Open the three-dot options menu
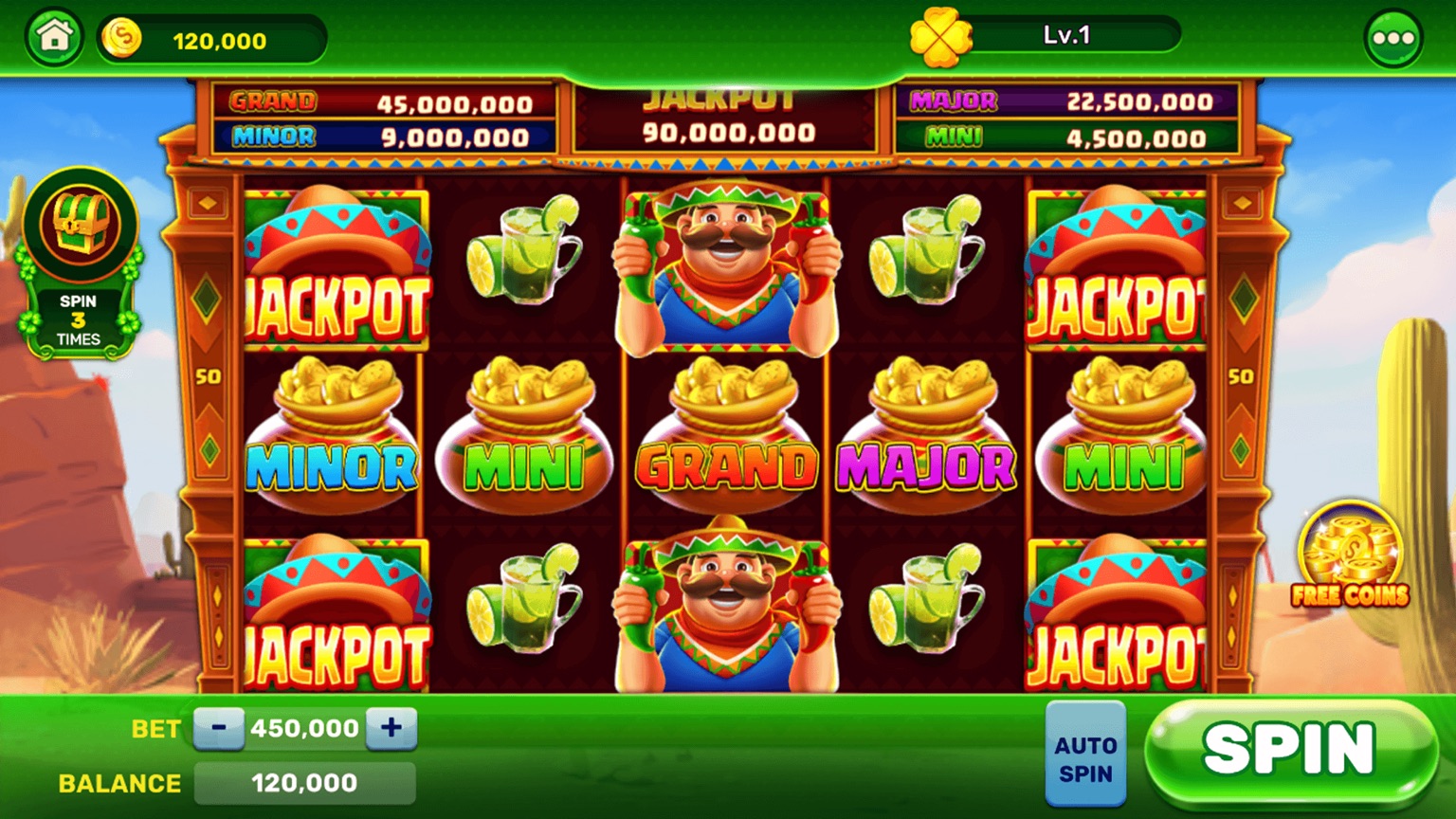This screenshot has width=1456, height=819. coord(1392,39)
